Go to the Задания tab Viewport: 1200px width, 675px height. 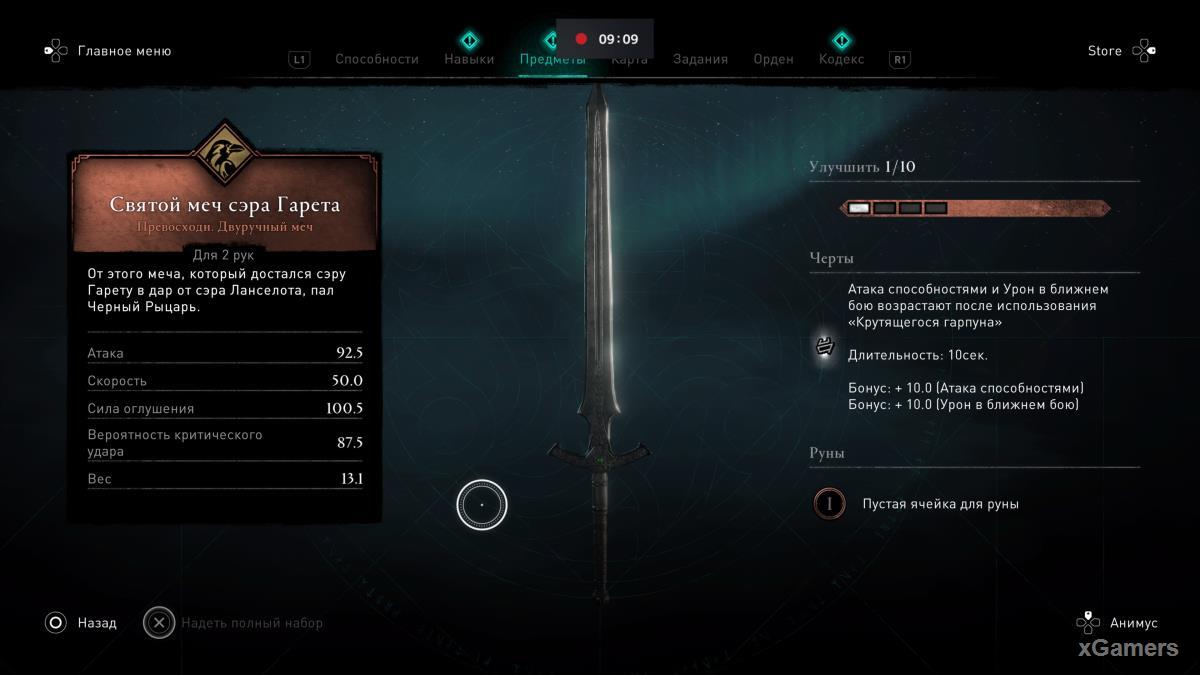(x=700, y=59)
